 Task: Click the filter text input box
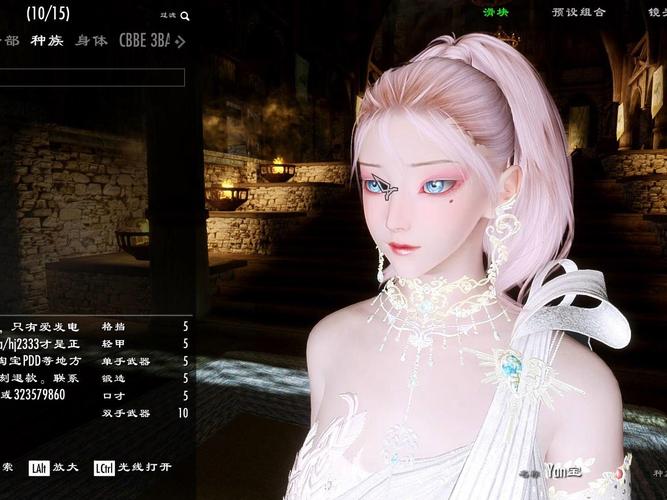click(92, 77)
